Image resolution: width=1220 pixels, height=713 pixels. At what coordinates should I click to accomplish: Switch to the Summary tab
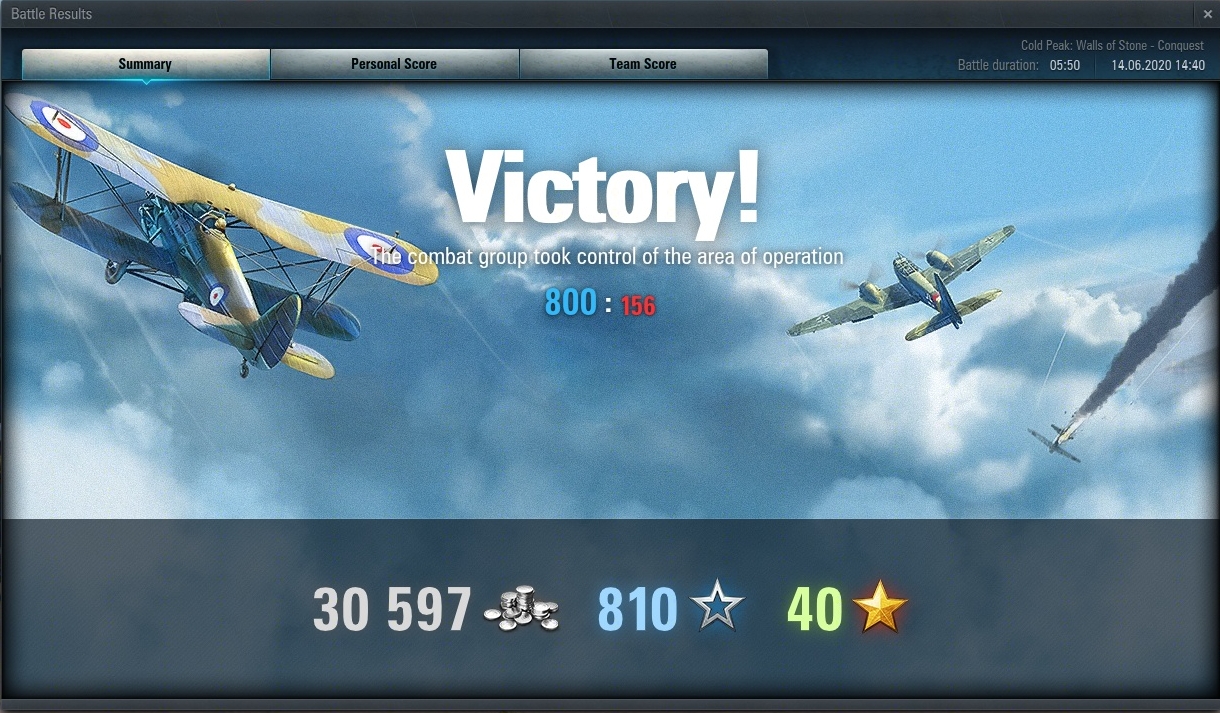[145, 64]
